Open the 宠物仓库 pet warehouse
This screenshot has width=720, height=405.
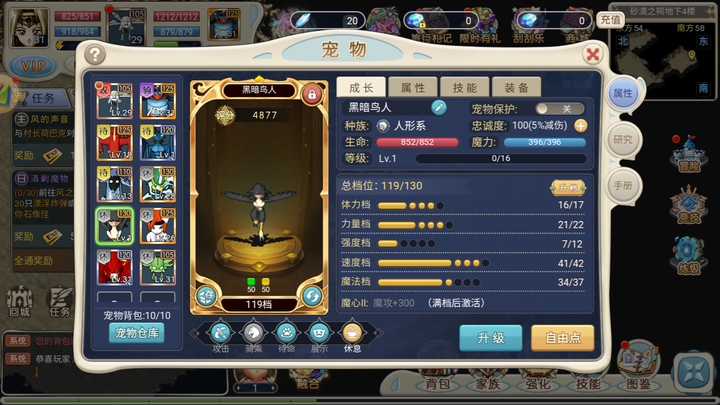[136, 333]
